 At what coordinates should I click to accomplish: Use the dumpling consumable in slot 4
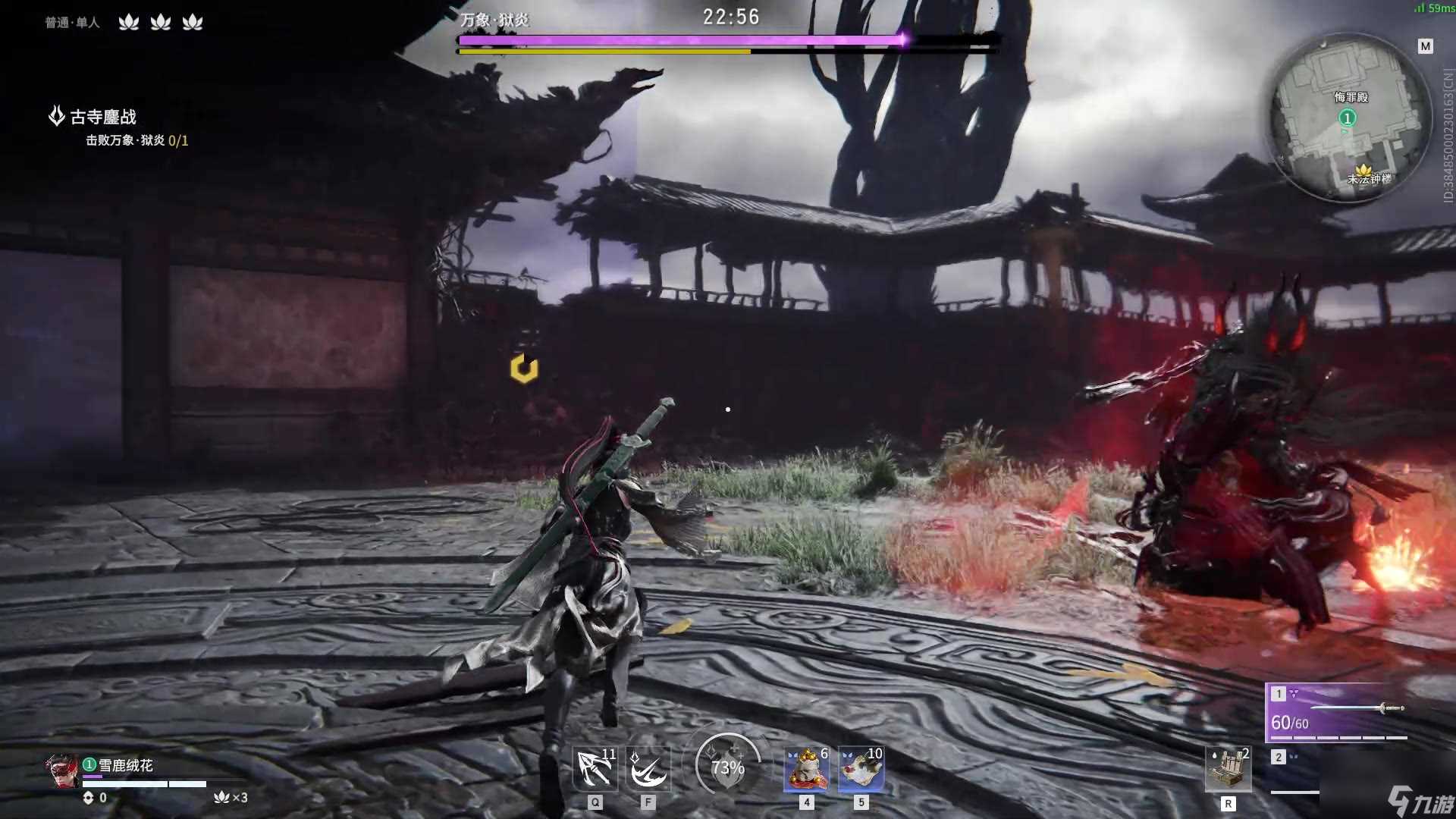click(x=806, y=768)
